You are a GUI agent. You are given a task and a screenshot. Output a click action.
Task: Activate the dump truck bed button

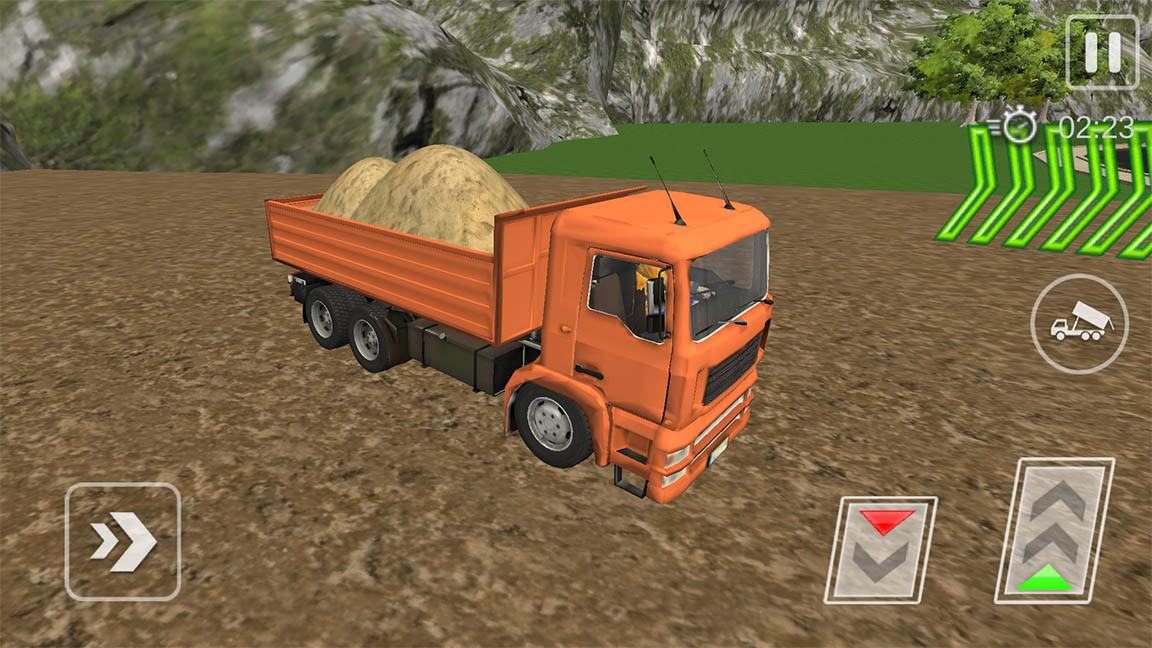click(1079, 324)
